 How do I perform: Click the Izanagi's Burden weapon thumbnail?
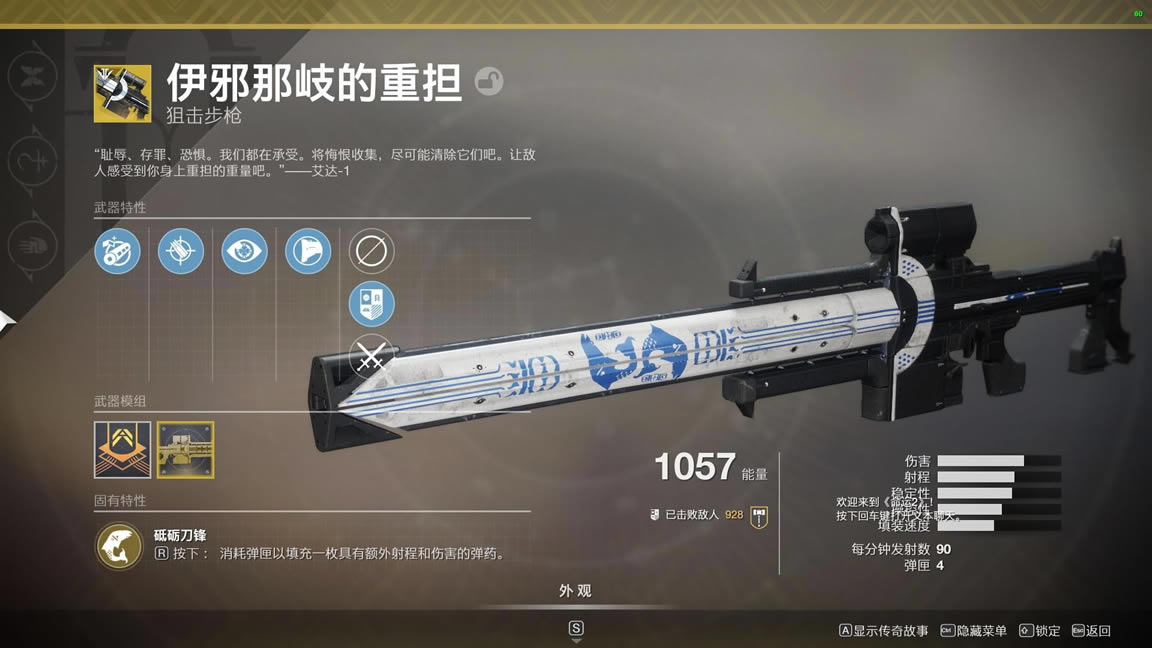click(122, 93)
